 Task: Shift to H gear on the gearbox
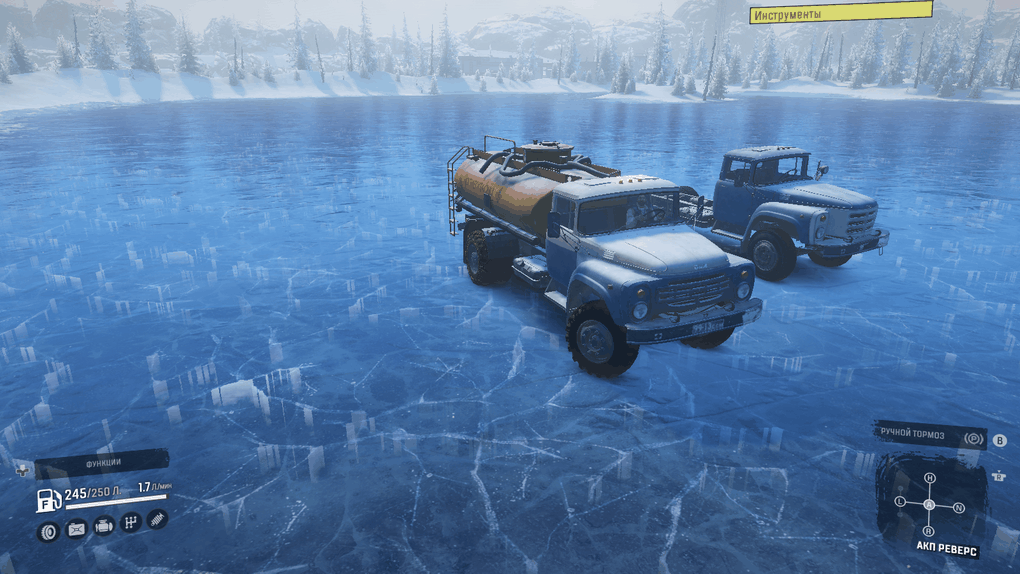tap(930, 478)
